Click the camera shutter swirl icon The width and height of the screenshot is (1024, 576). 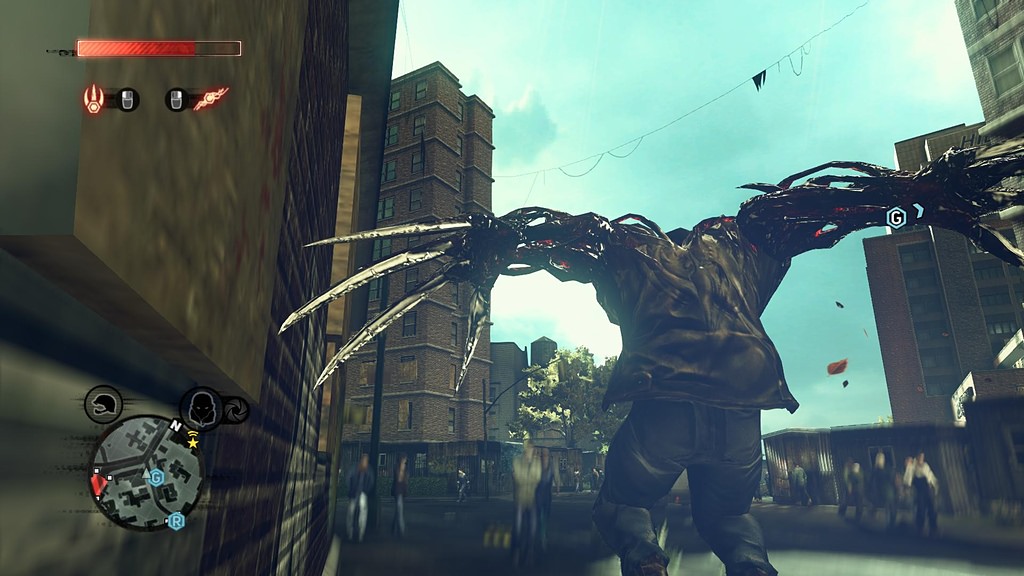point(237,410)
